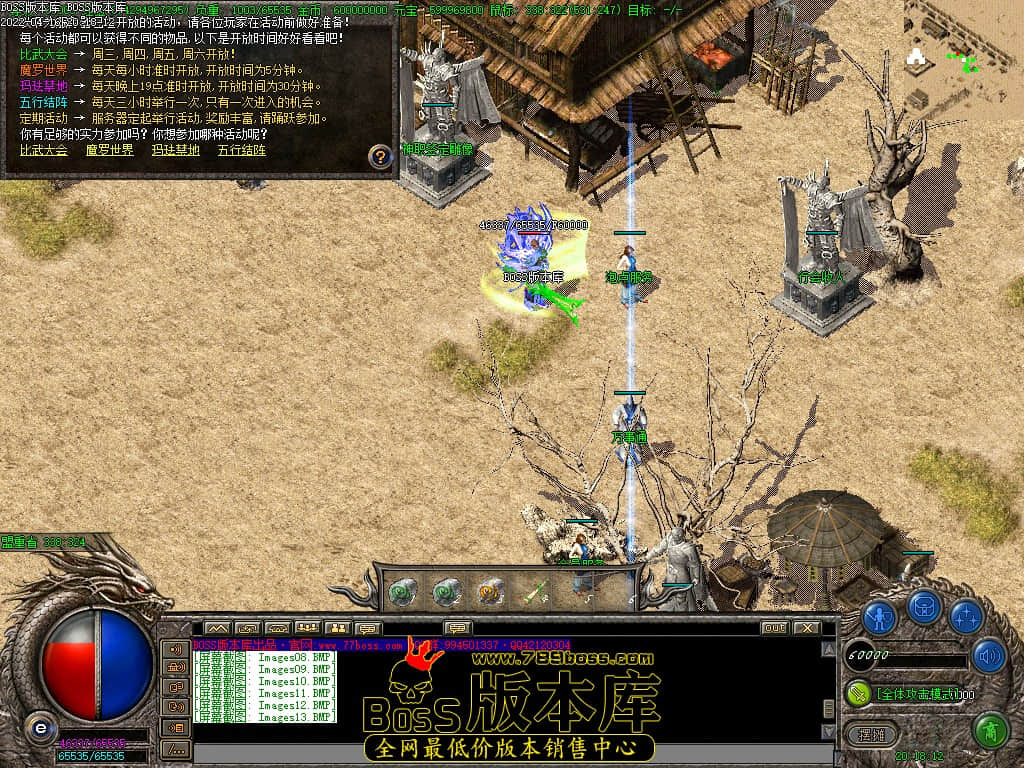The width and height of the screenshot is (1024, 768).
Task: Use the green sword item in belt
Action: point(537,591)
